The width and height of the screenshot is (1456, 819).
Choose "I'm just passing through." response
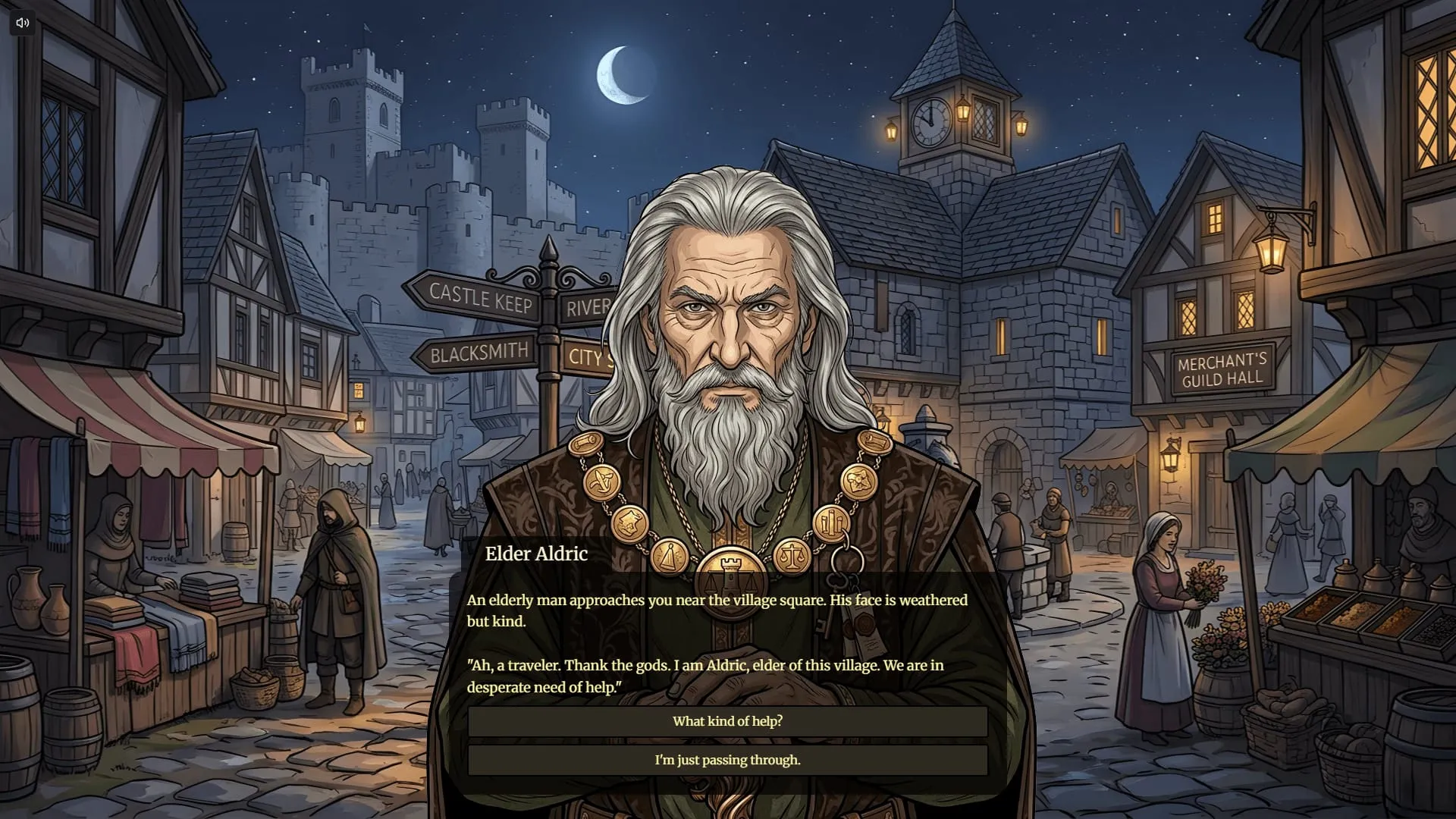[x=728, y=759]
